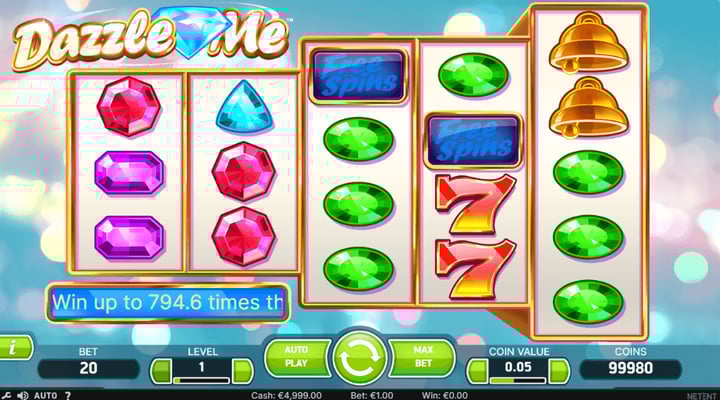Open the wrench settings icon
The image size is (720, 400).
coord(6,395)
